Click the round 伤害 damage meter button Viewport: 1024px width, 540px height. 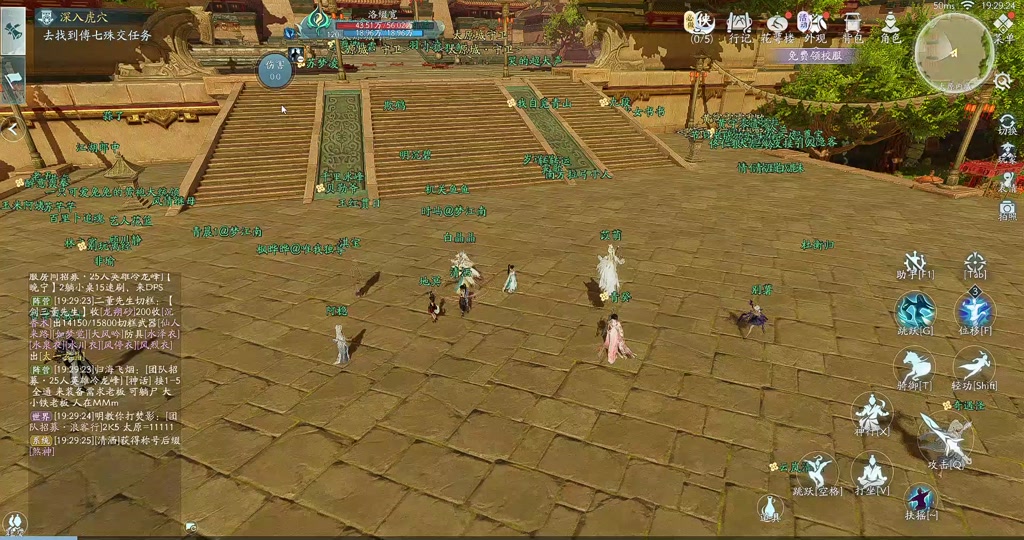click(275, 70)
